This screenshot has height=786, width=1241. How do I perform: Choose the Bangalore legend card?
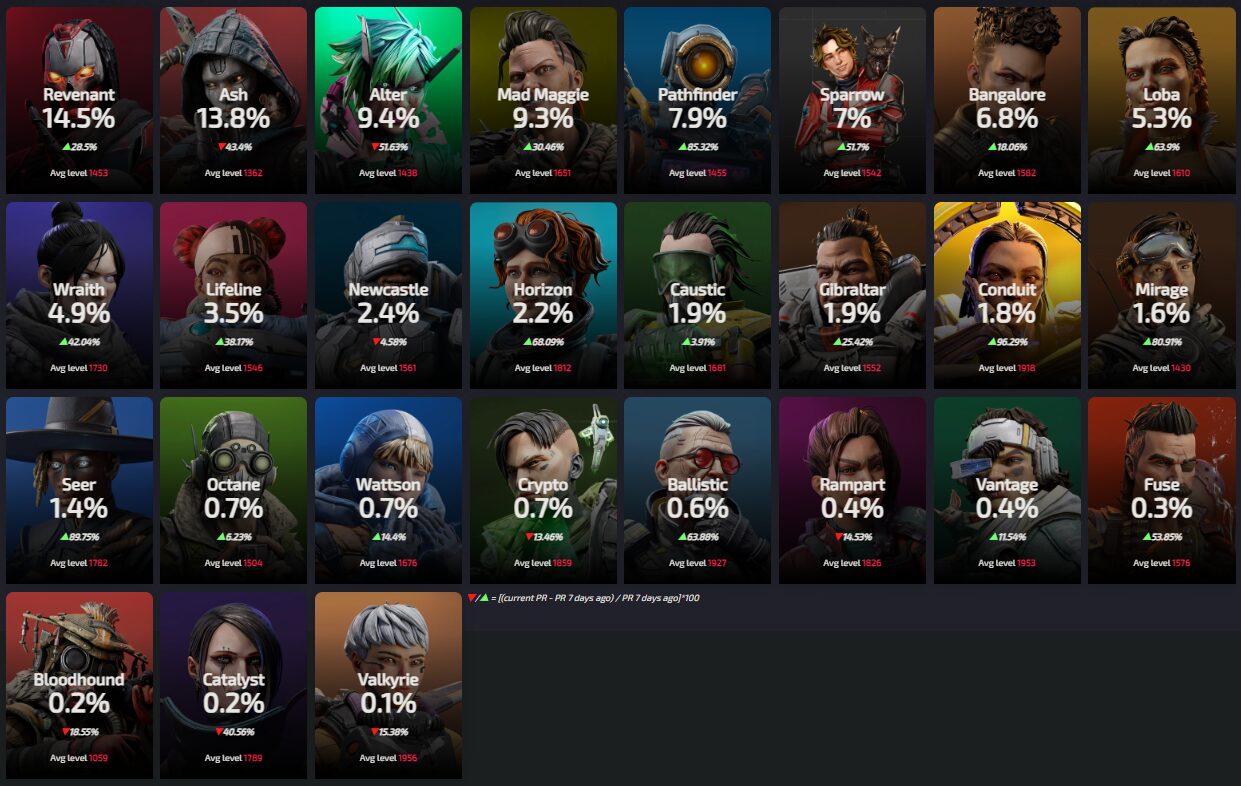coord(1007,100)
